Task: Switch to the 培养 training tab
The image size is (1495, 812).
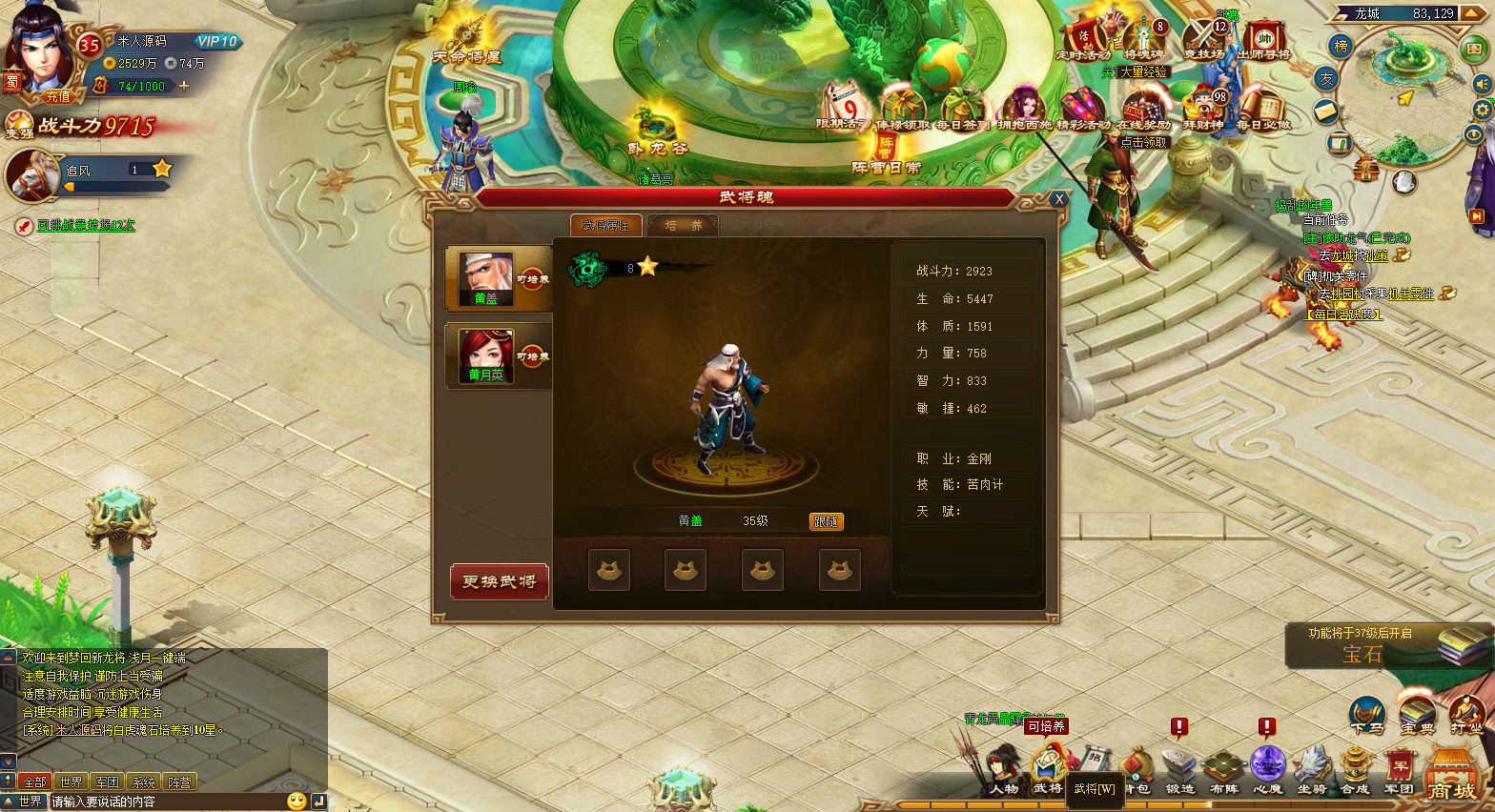Action: [x=683, y=226]
